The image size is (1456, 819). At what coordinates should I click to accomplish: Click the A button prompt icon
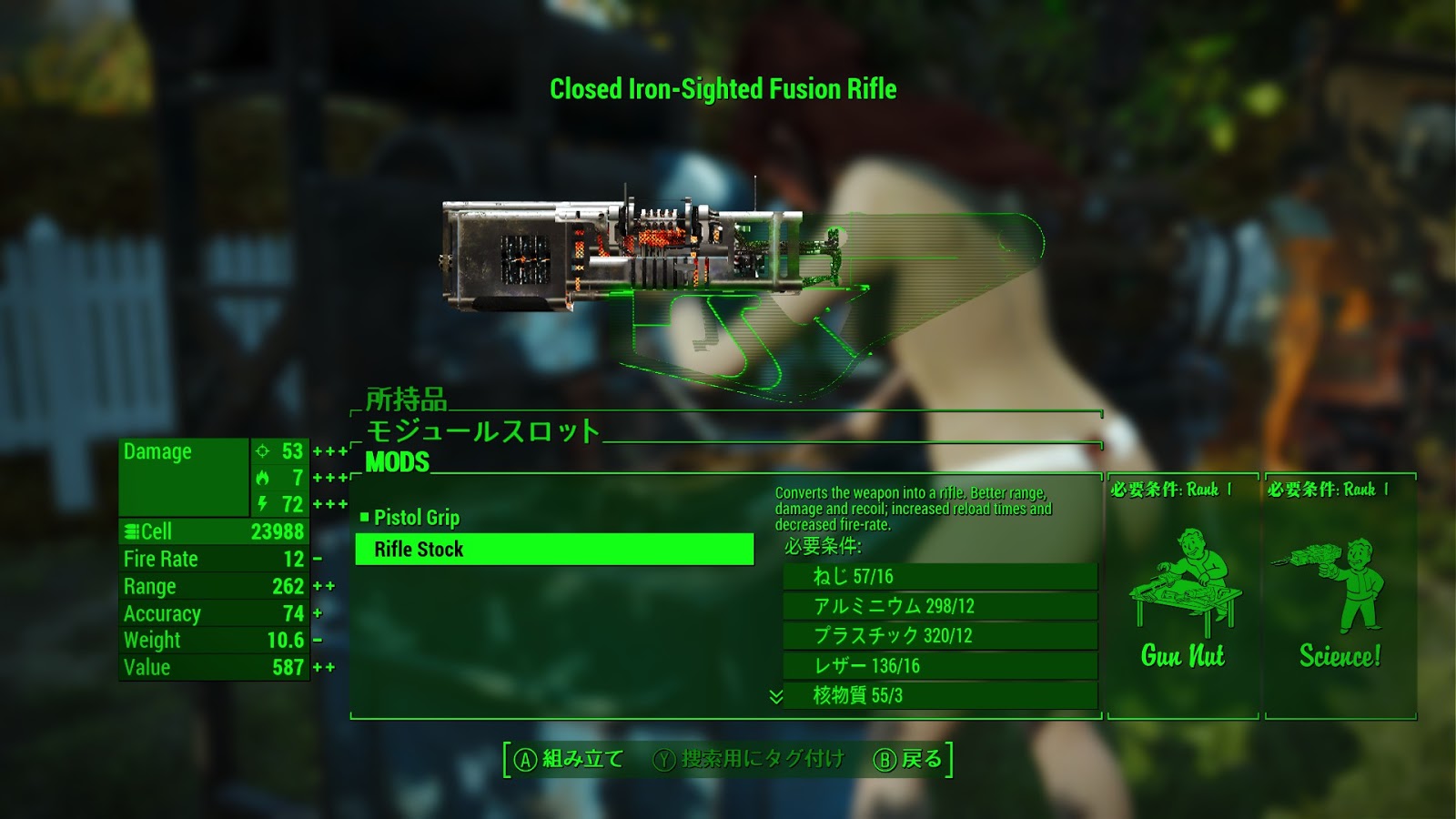(x=526, y=759)
